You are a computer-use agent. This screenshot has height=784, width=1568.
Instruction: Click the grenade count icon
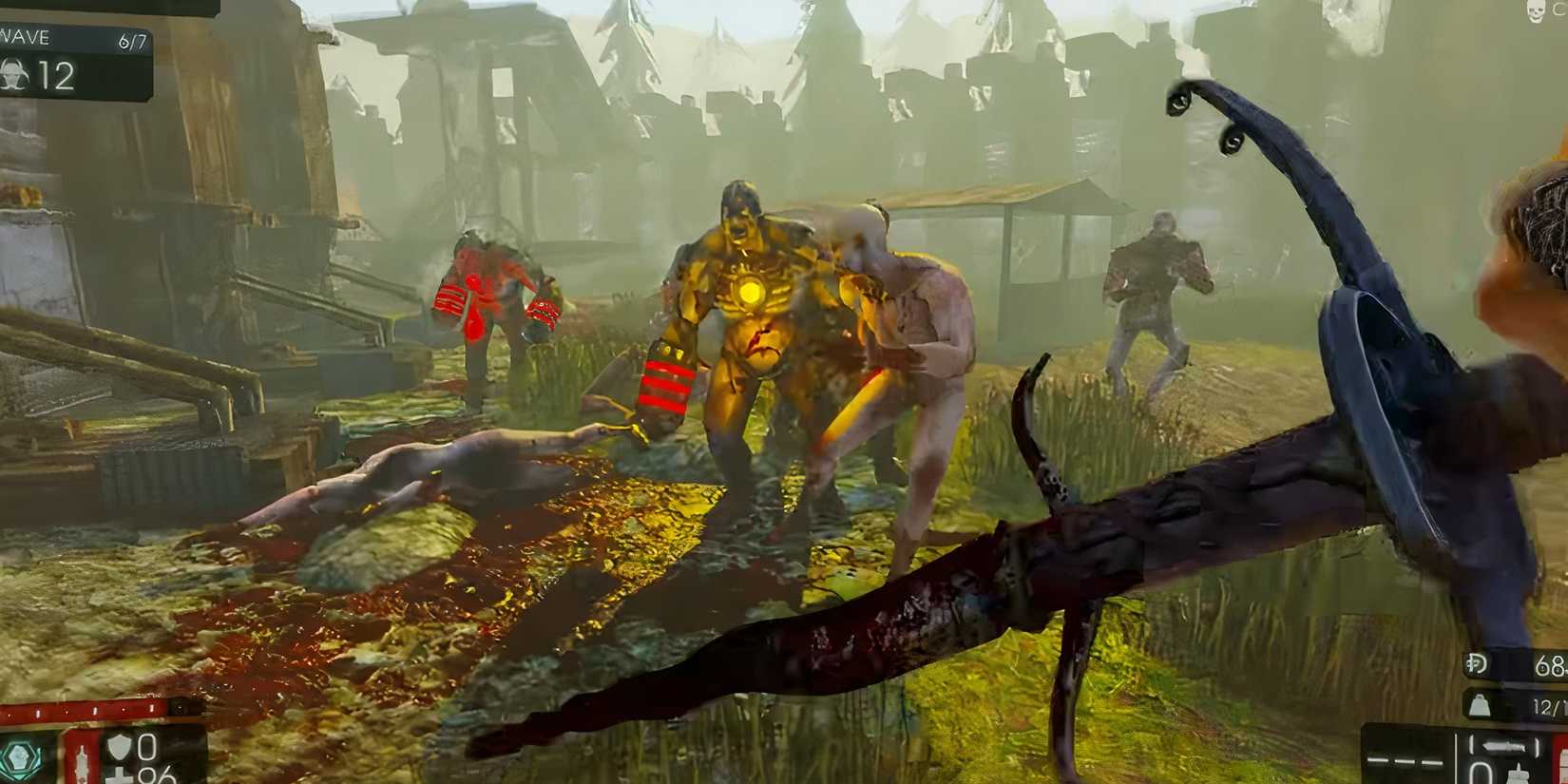pos(1479,706)
